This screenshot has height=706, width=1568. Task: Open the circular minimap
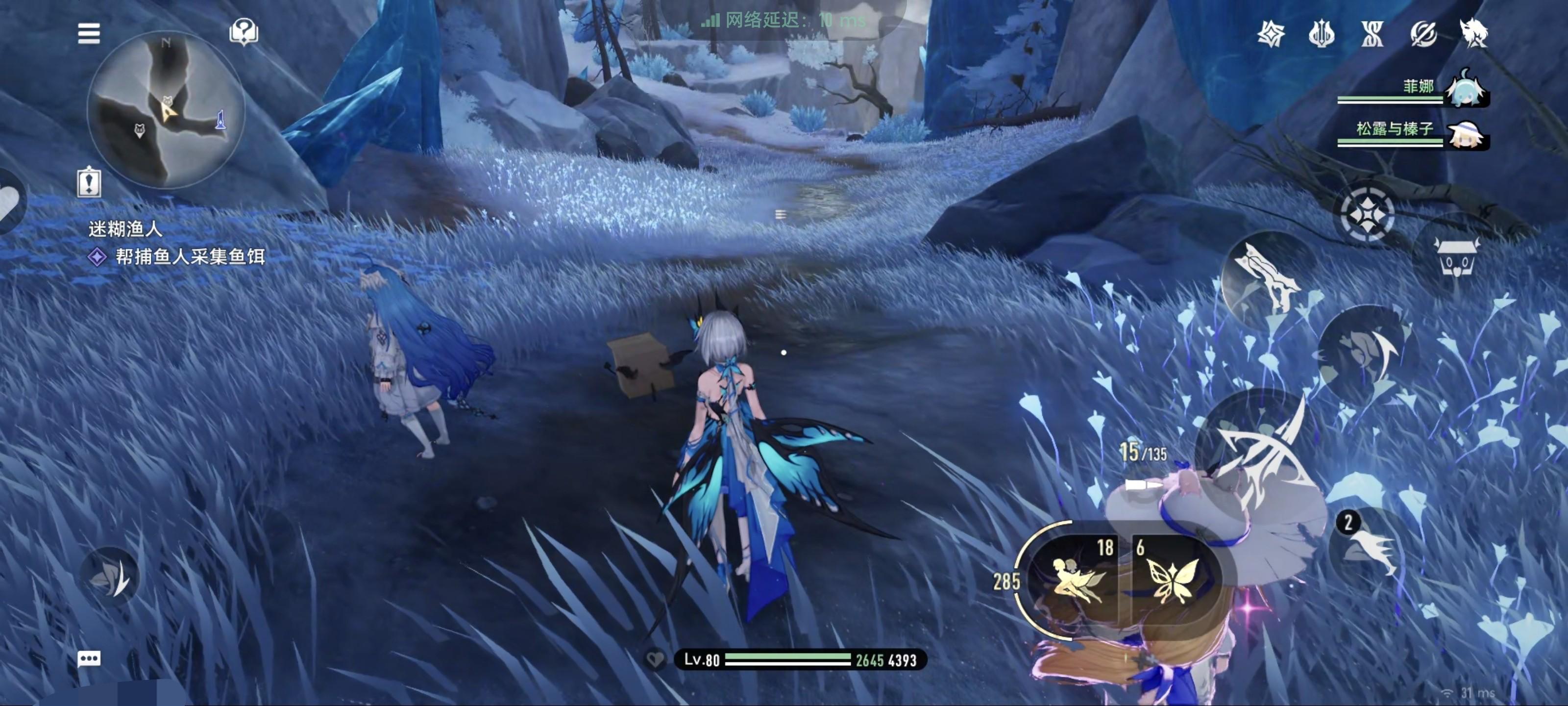[166, 110]
